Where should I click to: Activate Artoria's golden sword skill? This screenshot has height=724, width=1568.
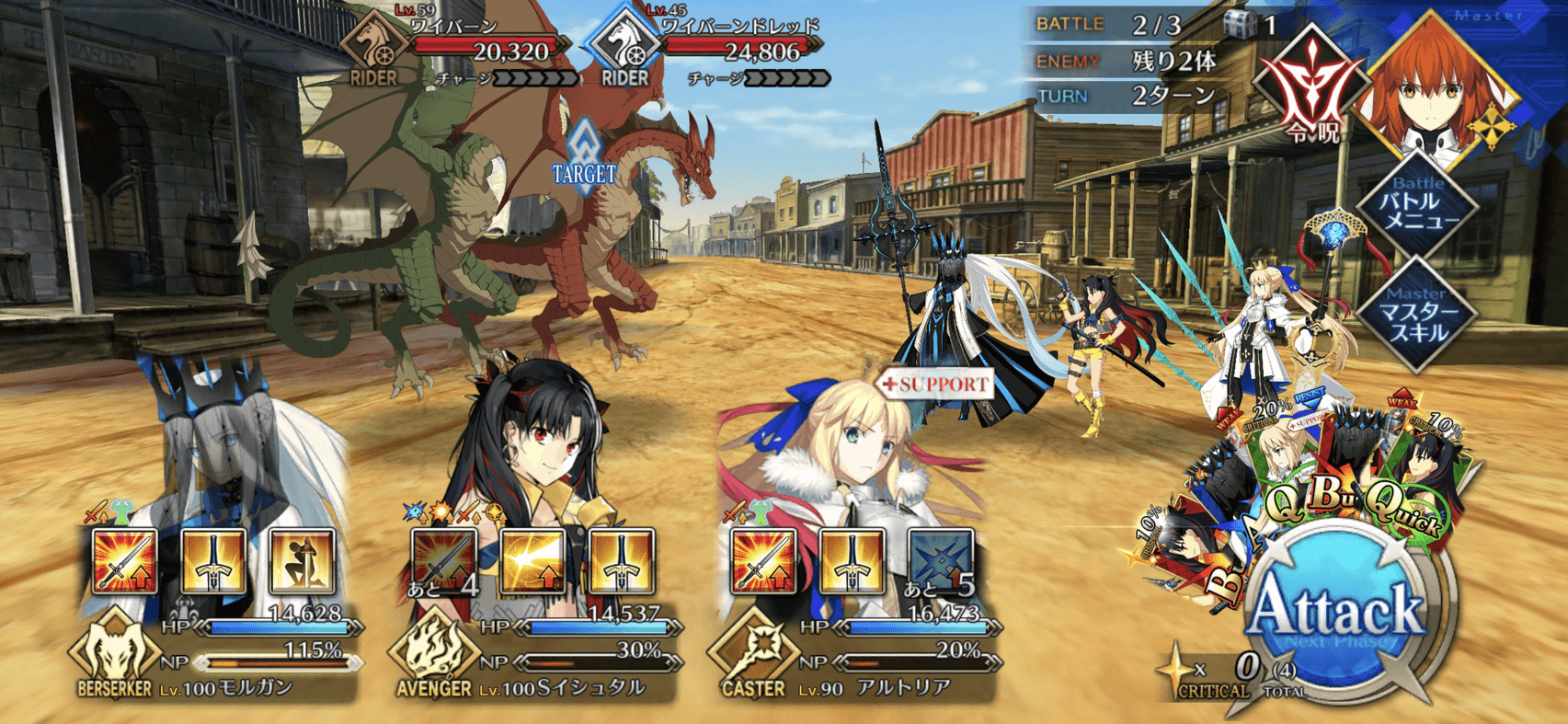click(852, 560)
